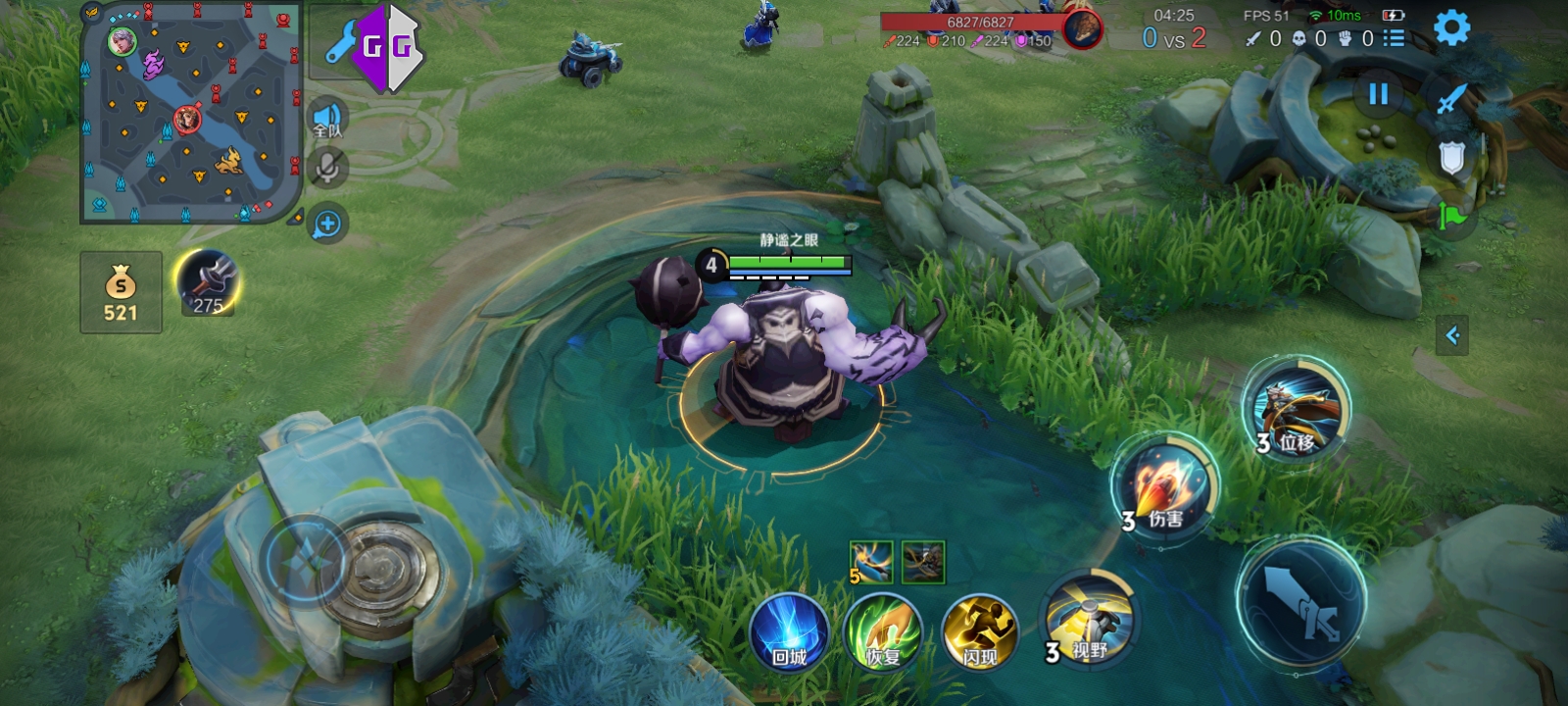
Task: Tap the minimap
Action: point(191,111)
